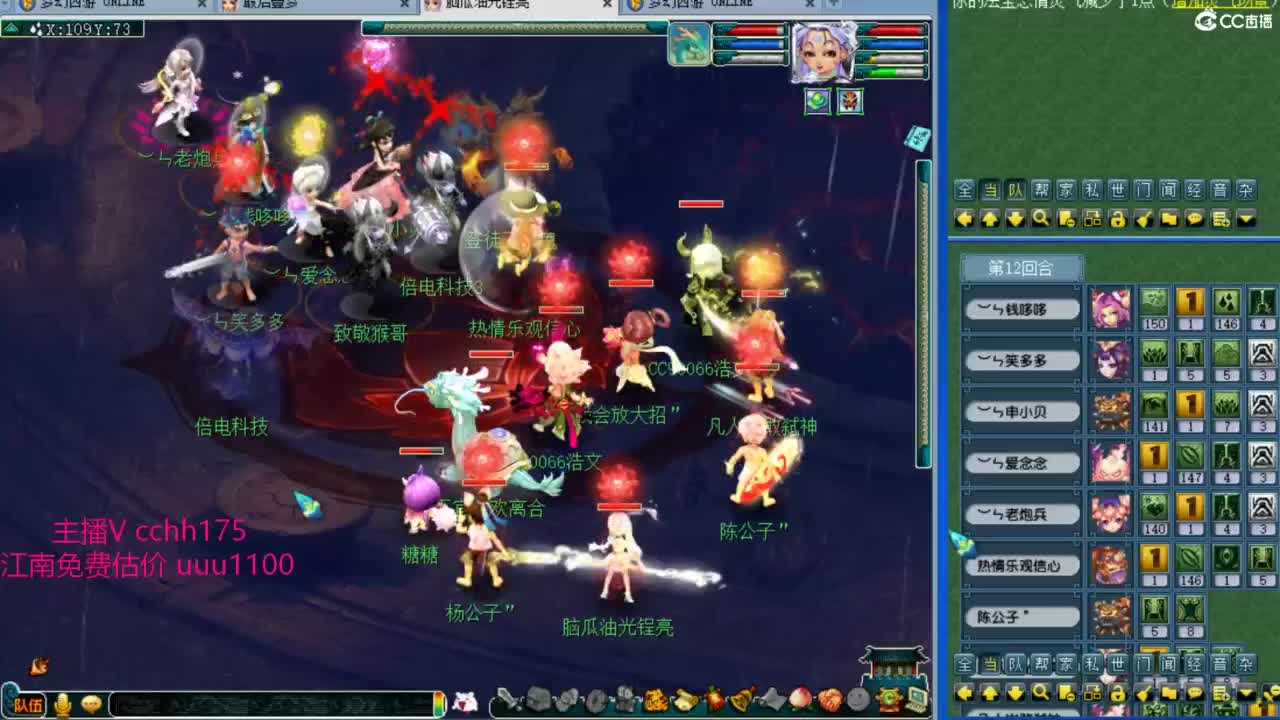Click the padlock icon to lock the chat
The height and width of the screenshot is (720, 1280).
(x=1118, y=219)
